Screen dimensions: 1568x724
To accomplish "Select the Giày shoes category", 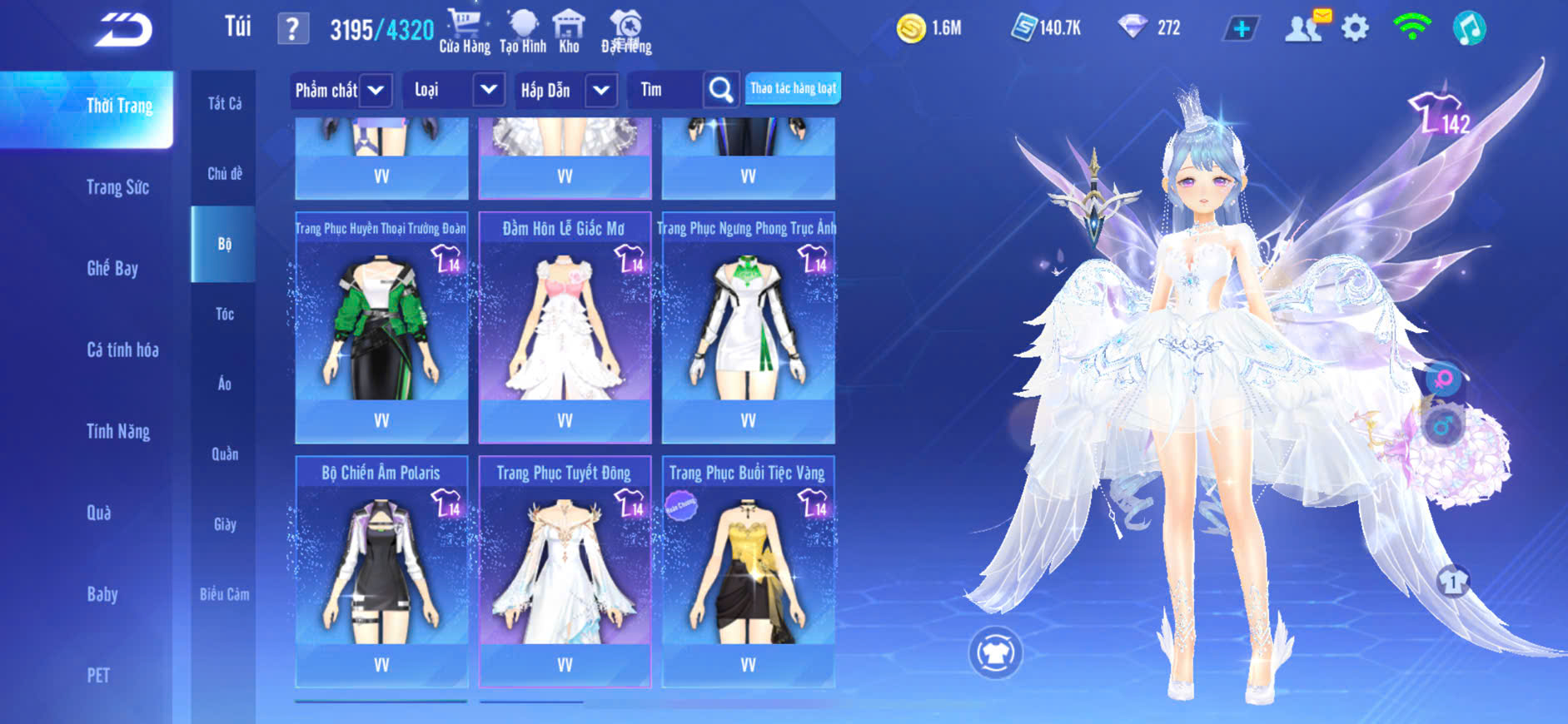I will point(225,524).
